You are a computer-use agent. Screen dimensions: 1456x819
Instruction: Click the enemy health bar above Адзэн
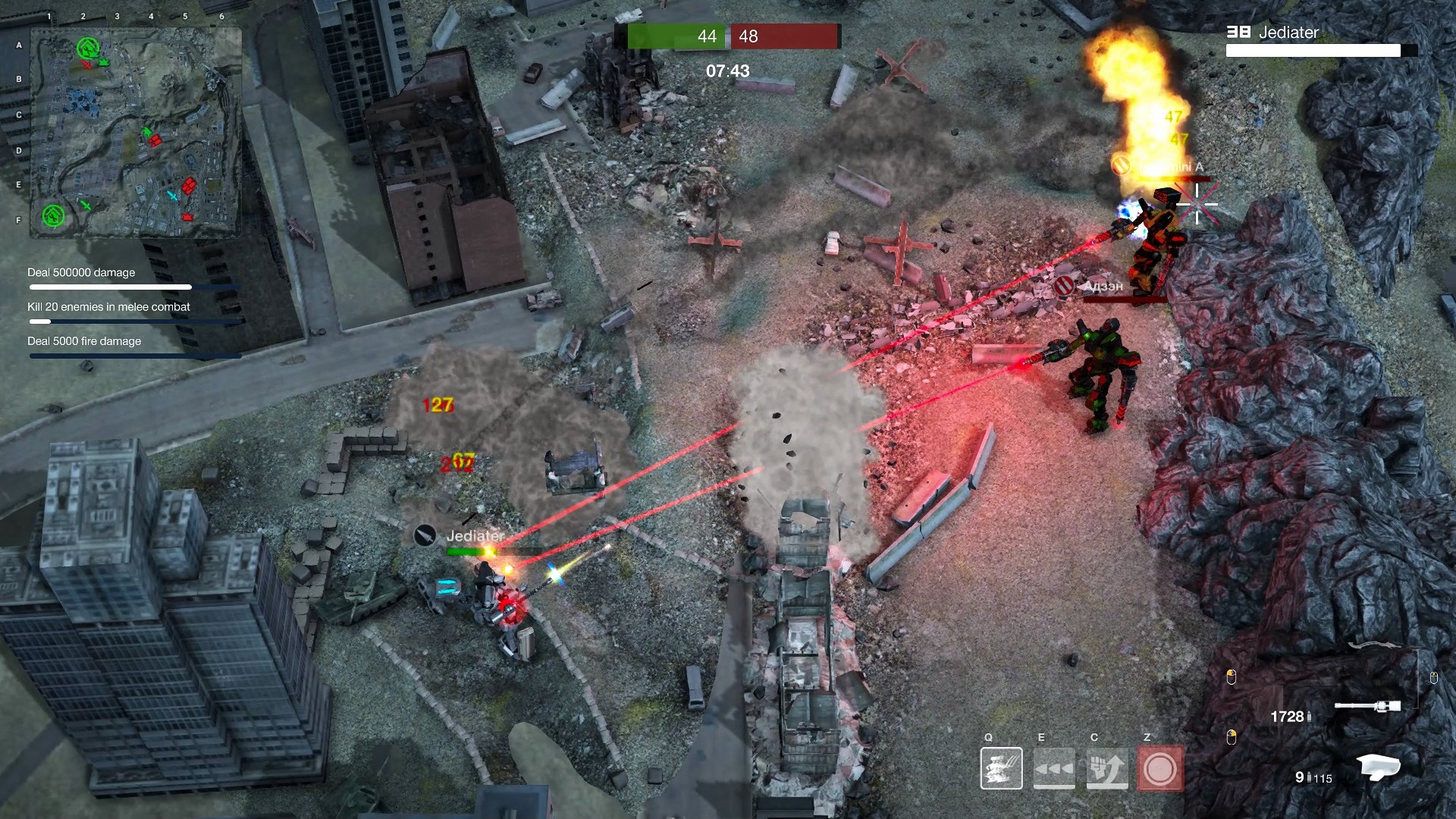coord(1123,298)
